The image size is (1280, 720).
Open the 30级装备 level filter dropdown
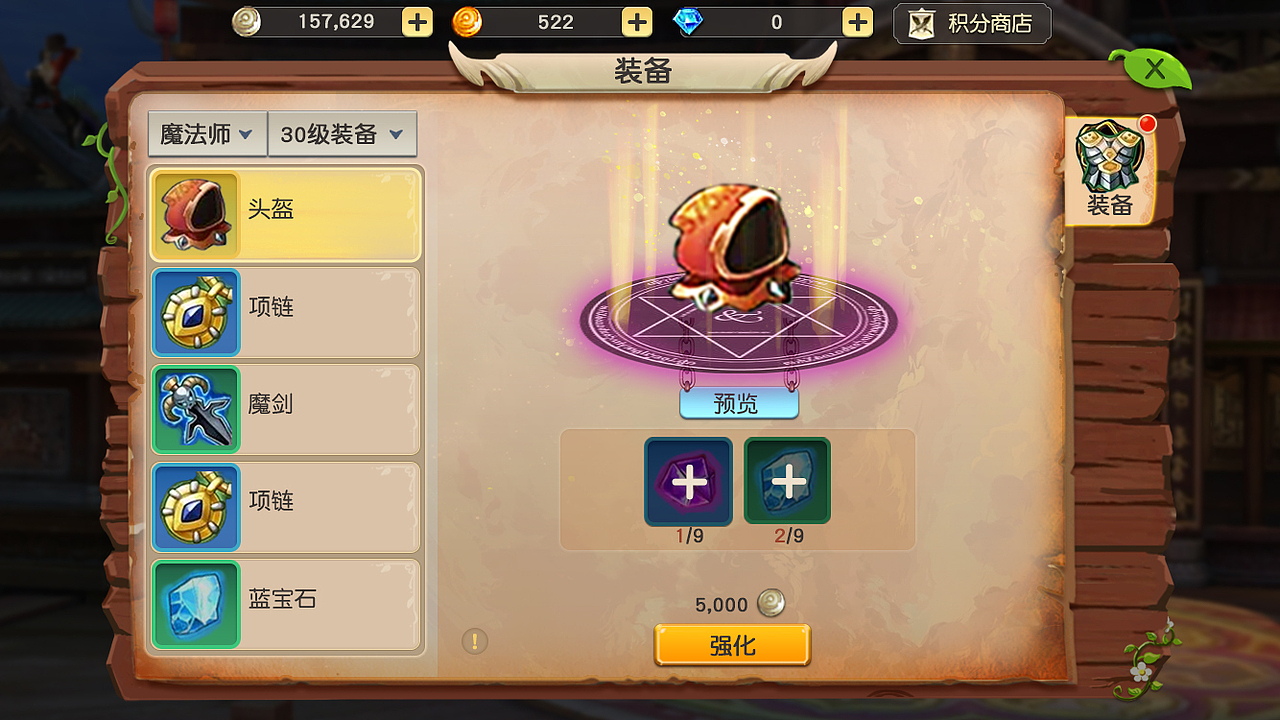coord(343,133)
